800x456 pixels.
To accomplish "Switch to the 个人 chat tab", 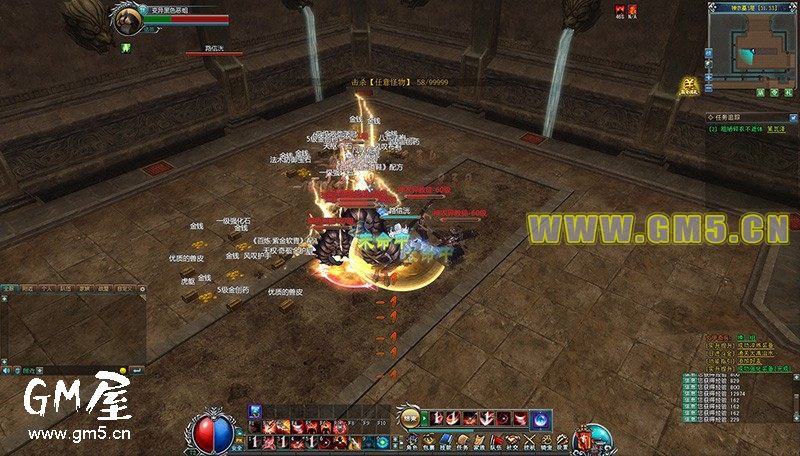I will coord(46,287).
